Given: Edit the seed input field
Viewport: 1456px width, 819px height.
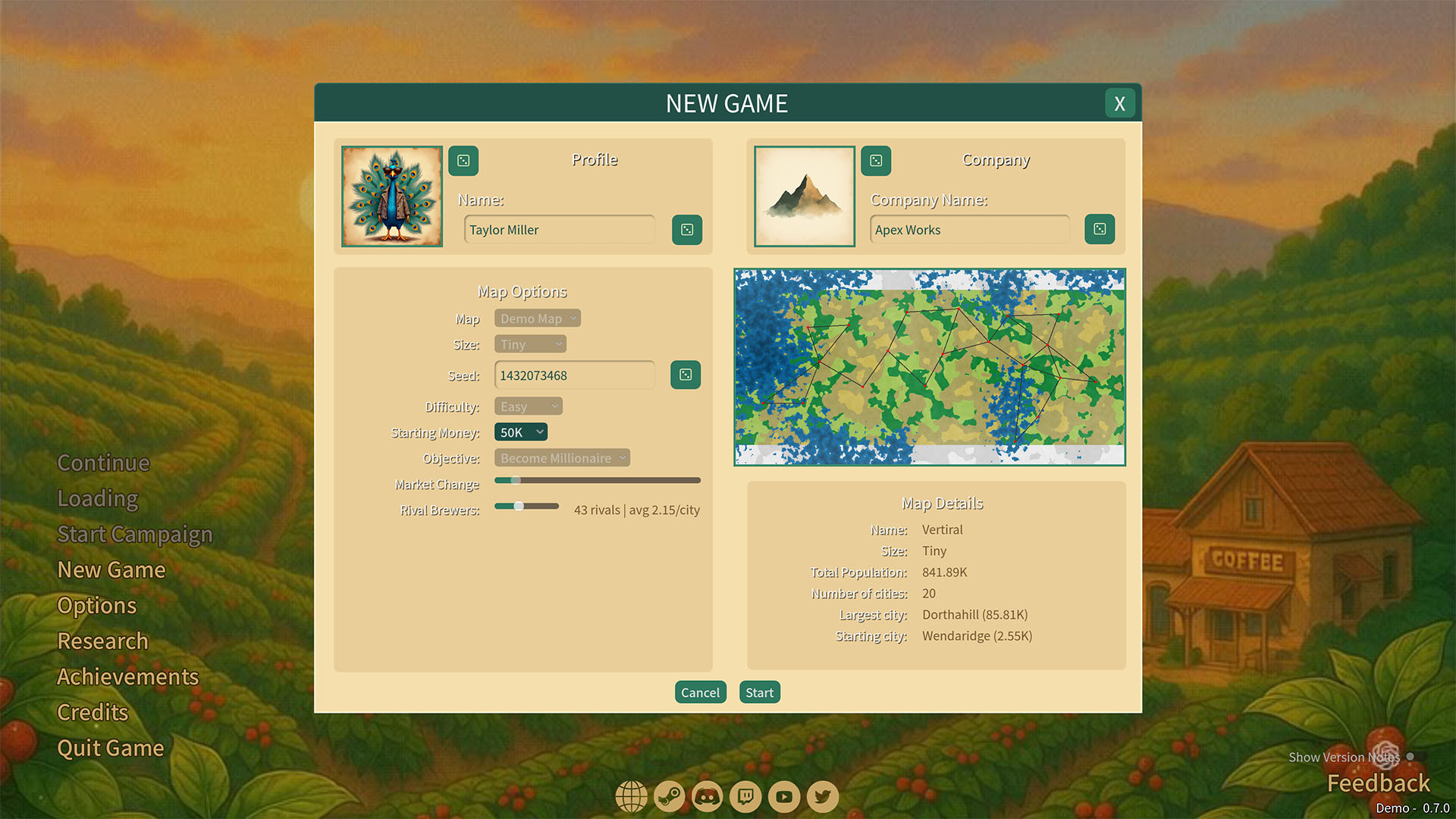Looking at the screenshot, I should click(x=574, y=375).
